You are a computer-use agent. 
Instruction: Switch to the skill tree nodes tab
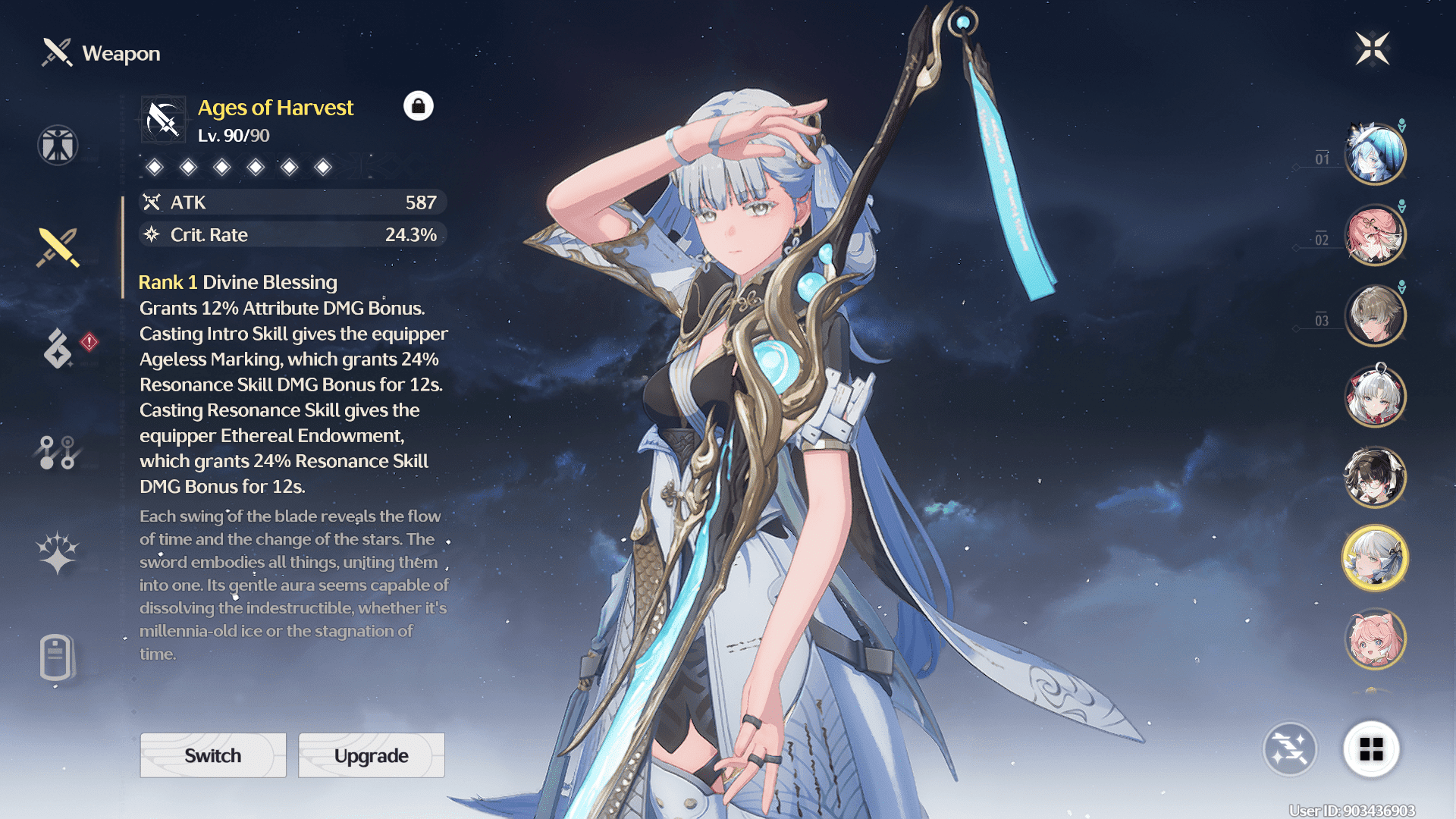(58, 452)
